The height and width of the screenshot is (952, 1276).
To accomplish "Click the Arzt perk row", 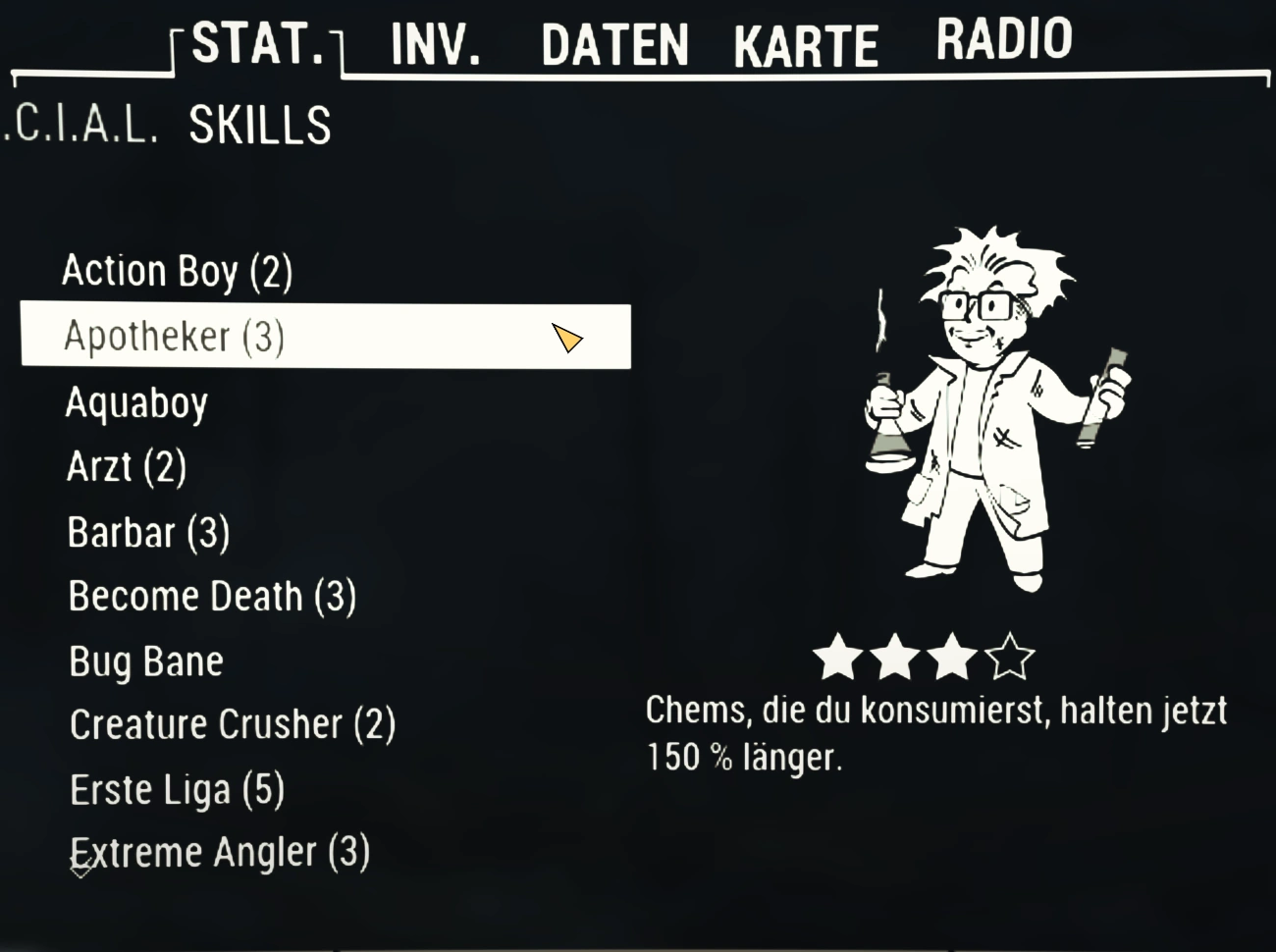I will (x=127, y=467).
